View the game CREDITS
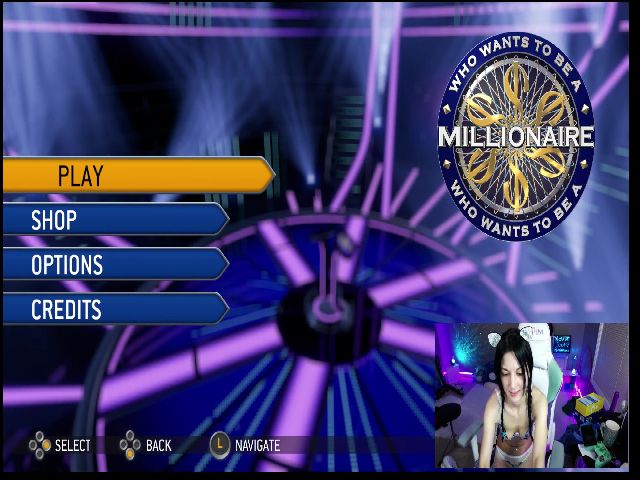Image resolution: width=640 pixels, height=480 pixels. point(115,309)
